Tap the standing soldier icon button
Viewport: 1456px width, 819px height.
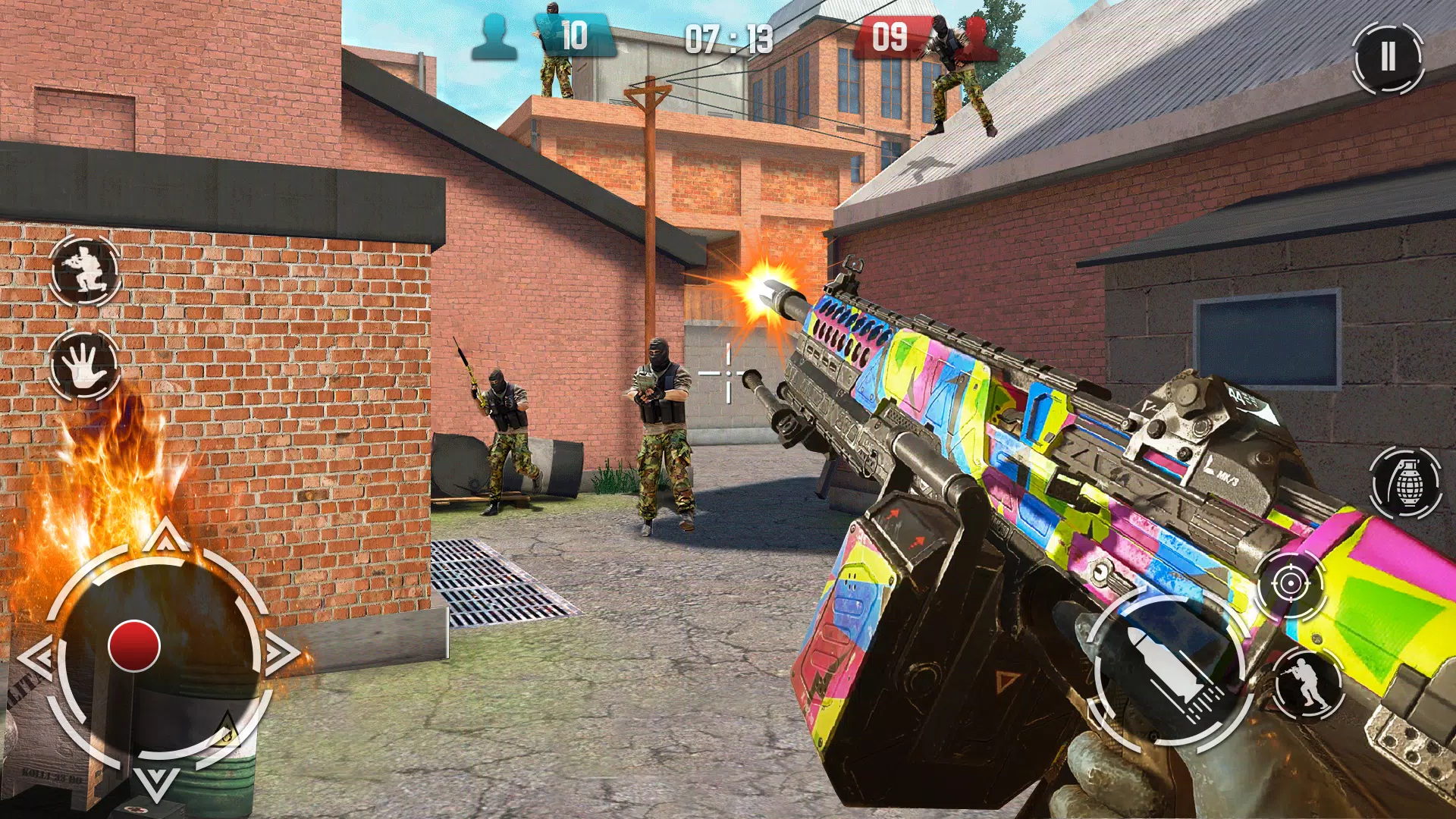click(x=1307, y=682)
